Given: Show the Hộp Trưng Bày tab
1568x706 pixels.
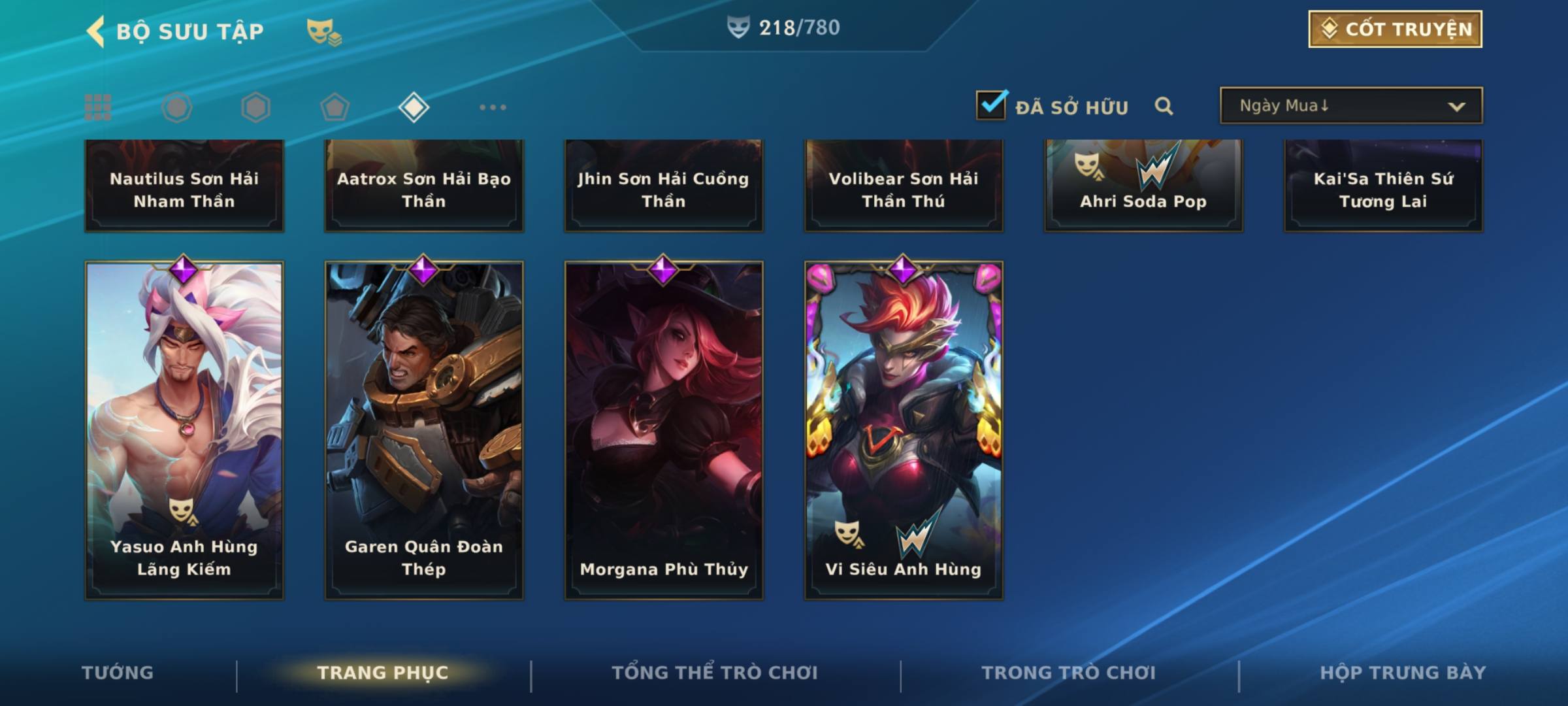Looking at the screenshot, I should coord(1403,673).
